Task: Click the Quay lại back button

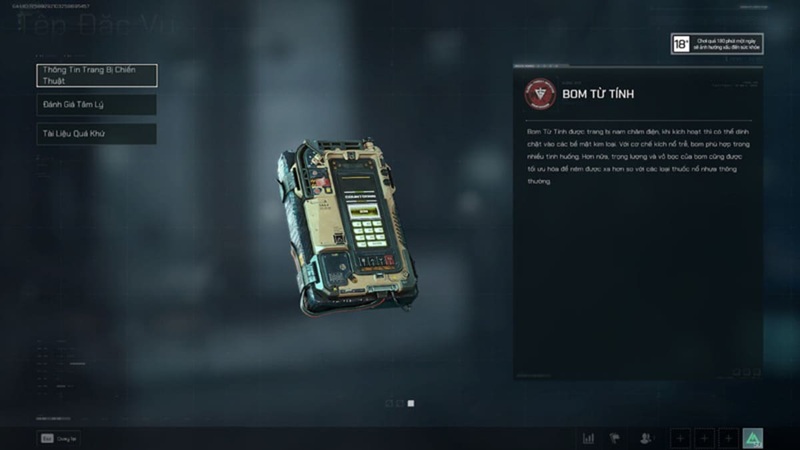Action: pos(58,437)
